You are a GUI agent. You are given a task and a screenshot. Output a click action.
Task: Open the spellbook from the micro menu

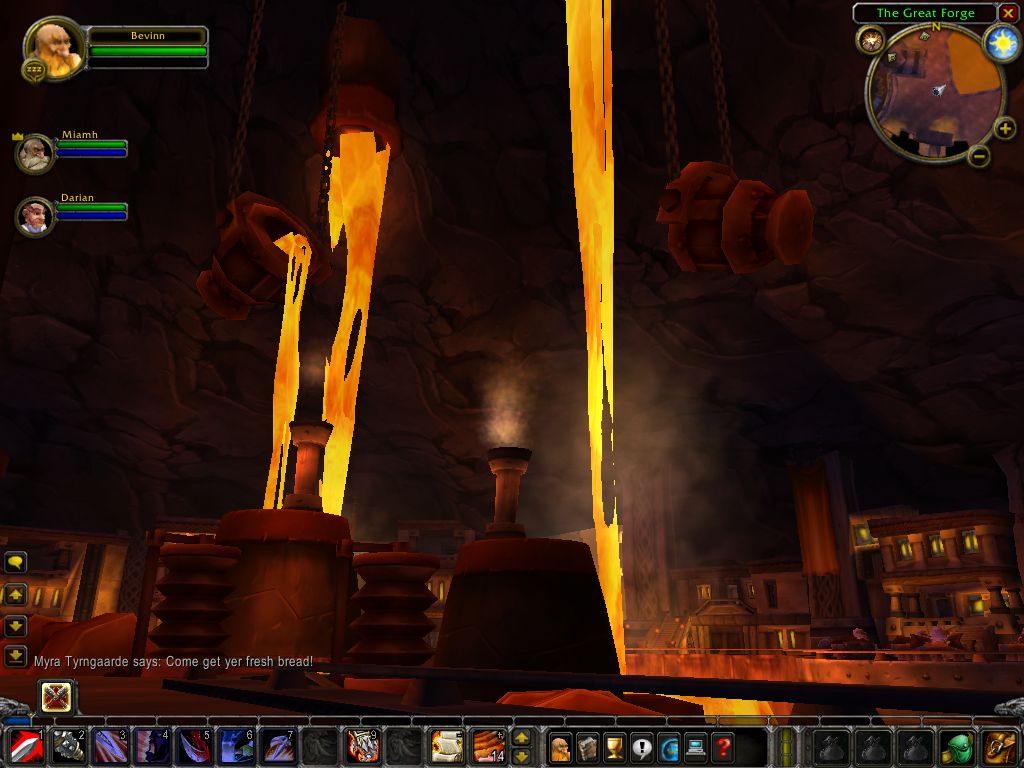click(x=587, y=747)
